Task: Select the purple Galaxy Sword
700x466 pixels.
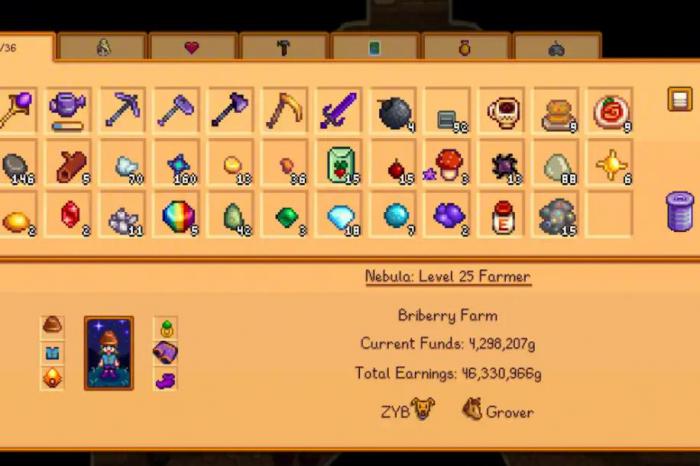Action: (x=339, y=110)
